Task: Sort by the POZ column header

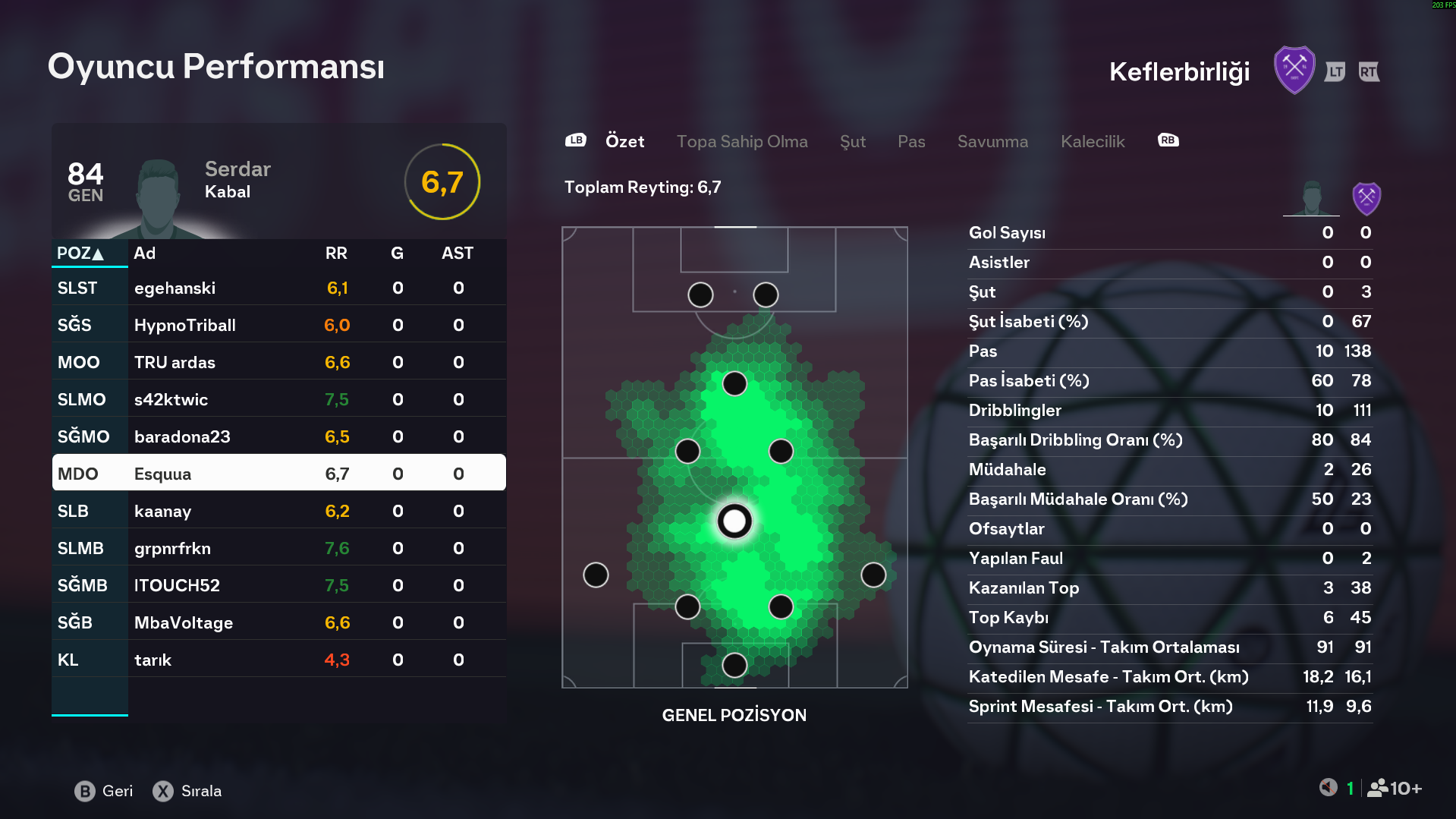Action: [80, 254]
